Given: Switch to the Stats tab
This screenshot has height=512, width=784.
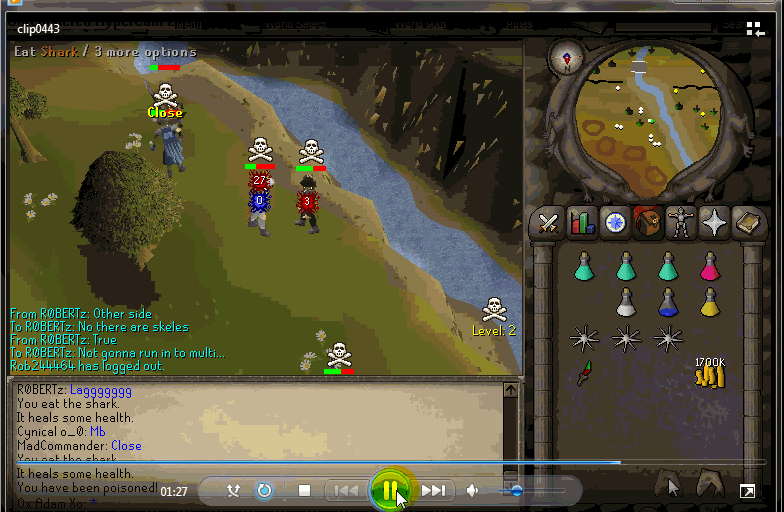Looking at the screenshot, I should pos(581,223).
